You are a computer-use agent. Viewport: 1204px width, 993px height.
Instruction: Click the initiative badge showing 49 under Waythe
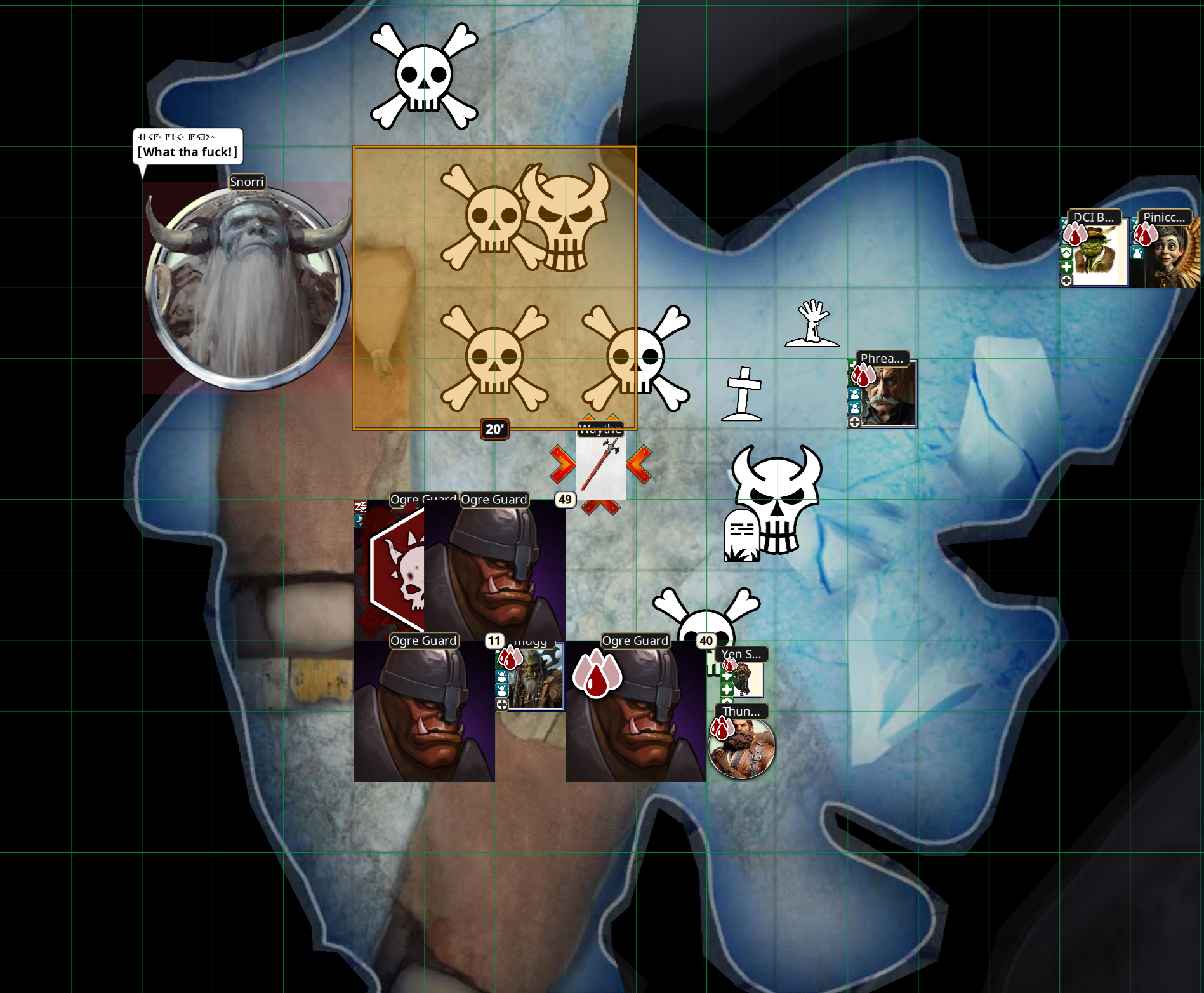[x=564, y=500]
